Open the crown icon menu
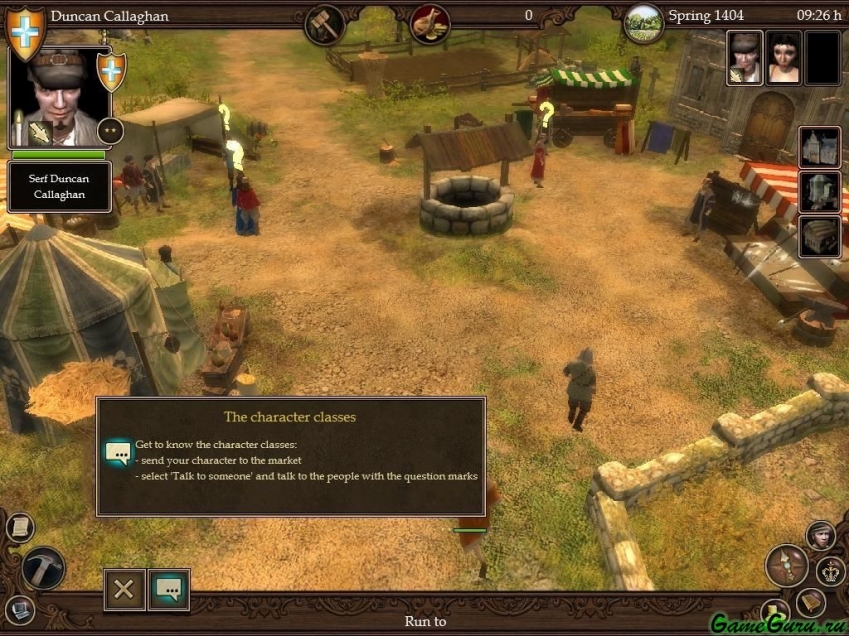The width and height of the screenshot is (849, 636). pos(831,571)
